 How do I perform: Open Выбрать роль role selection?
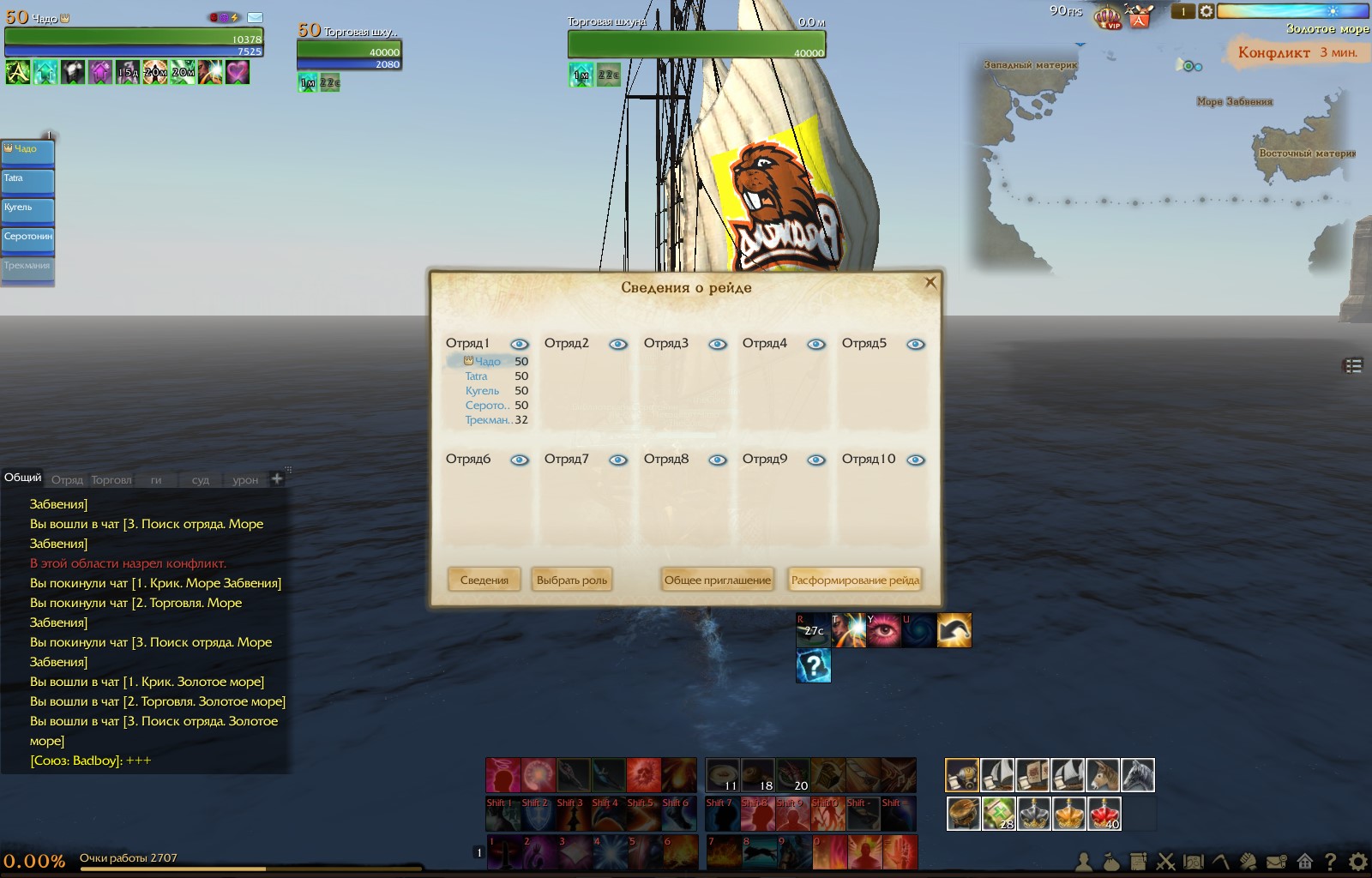coord(571,580)
